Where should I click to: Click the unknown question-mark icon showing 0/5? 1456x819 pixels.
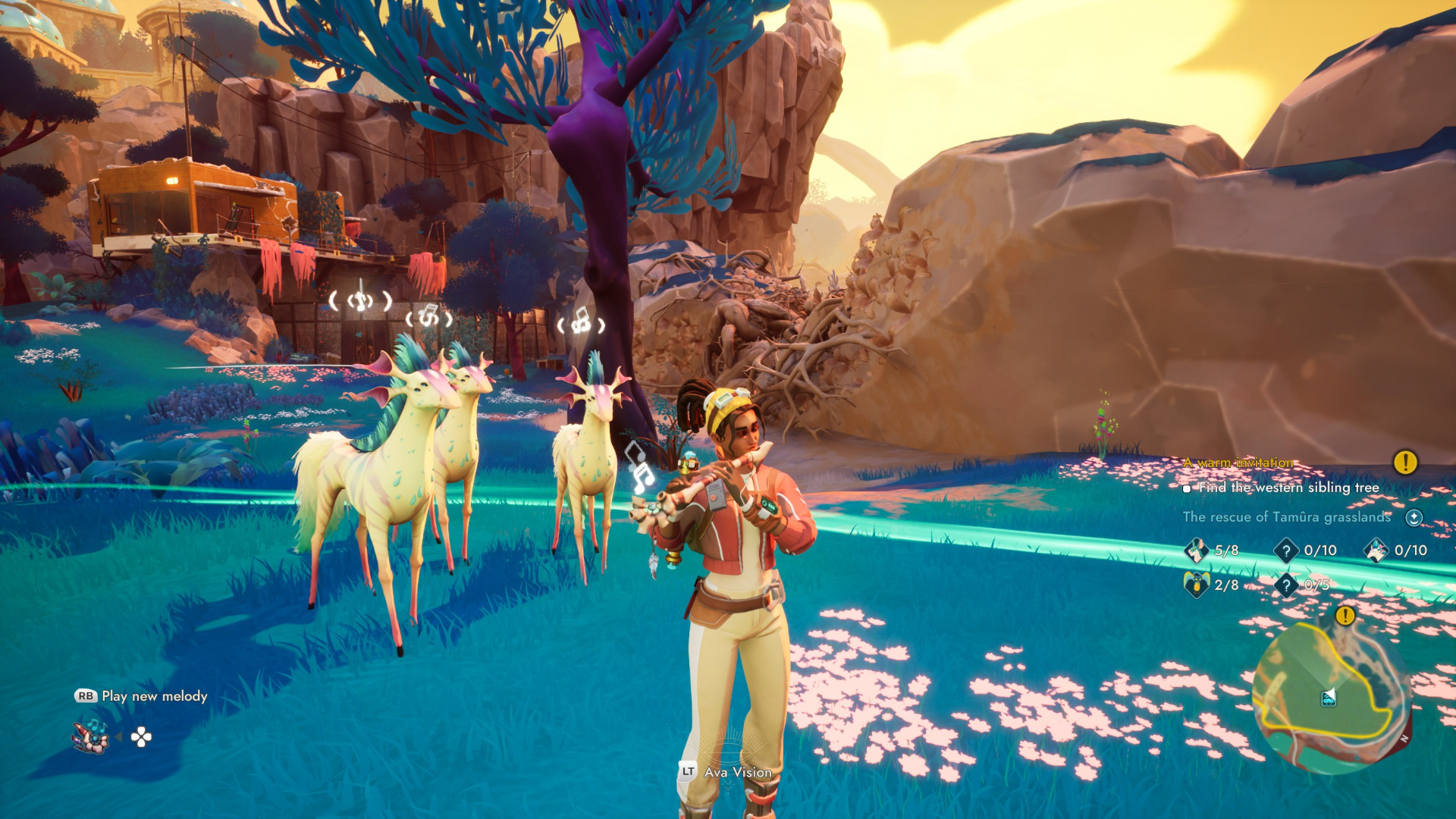click(1286, 585)
